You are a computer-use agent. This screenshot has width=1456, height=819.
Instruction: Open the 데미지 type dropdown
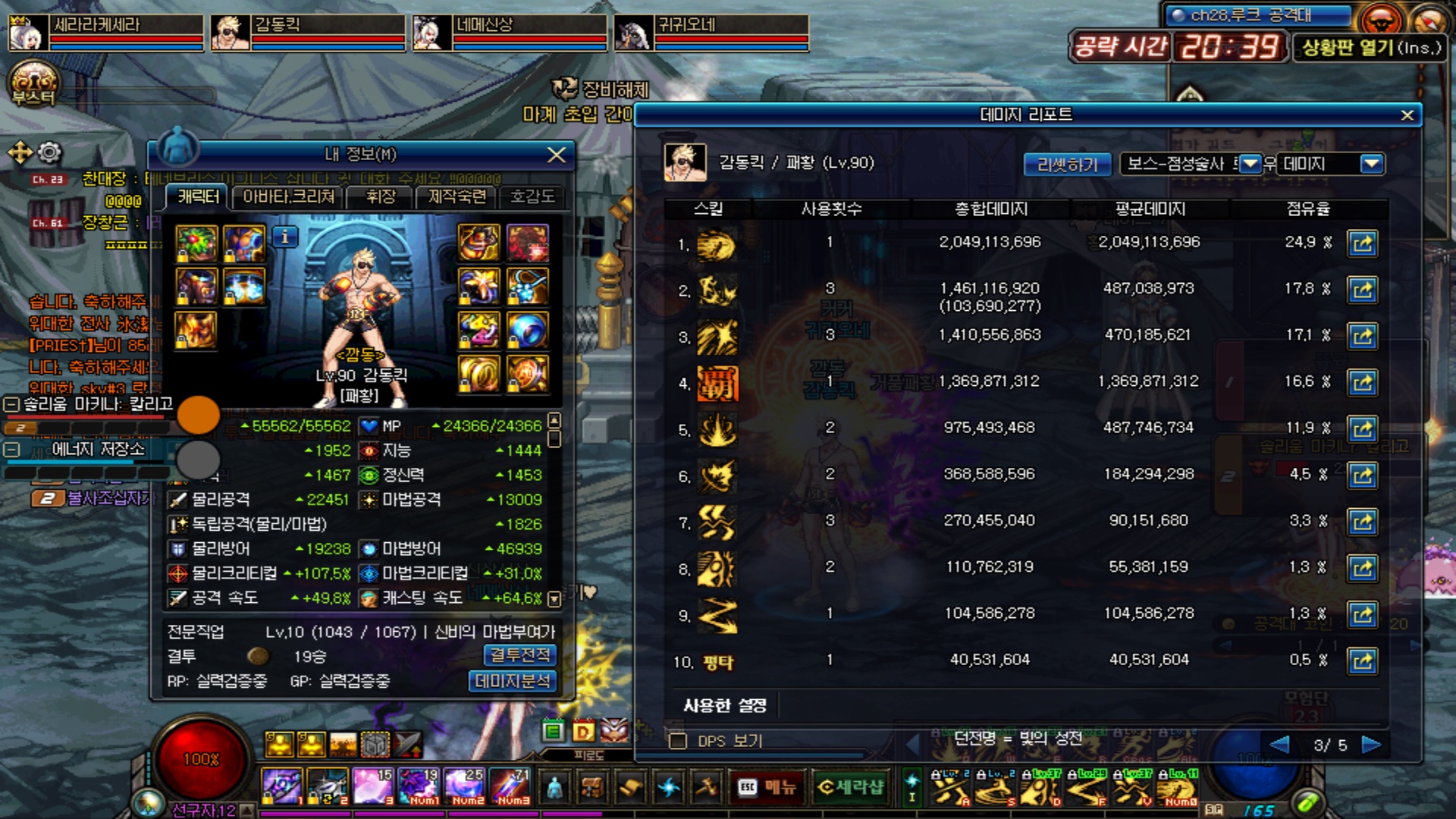[1370, 164]
